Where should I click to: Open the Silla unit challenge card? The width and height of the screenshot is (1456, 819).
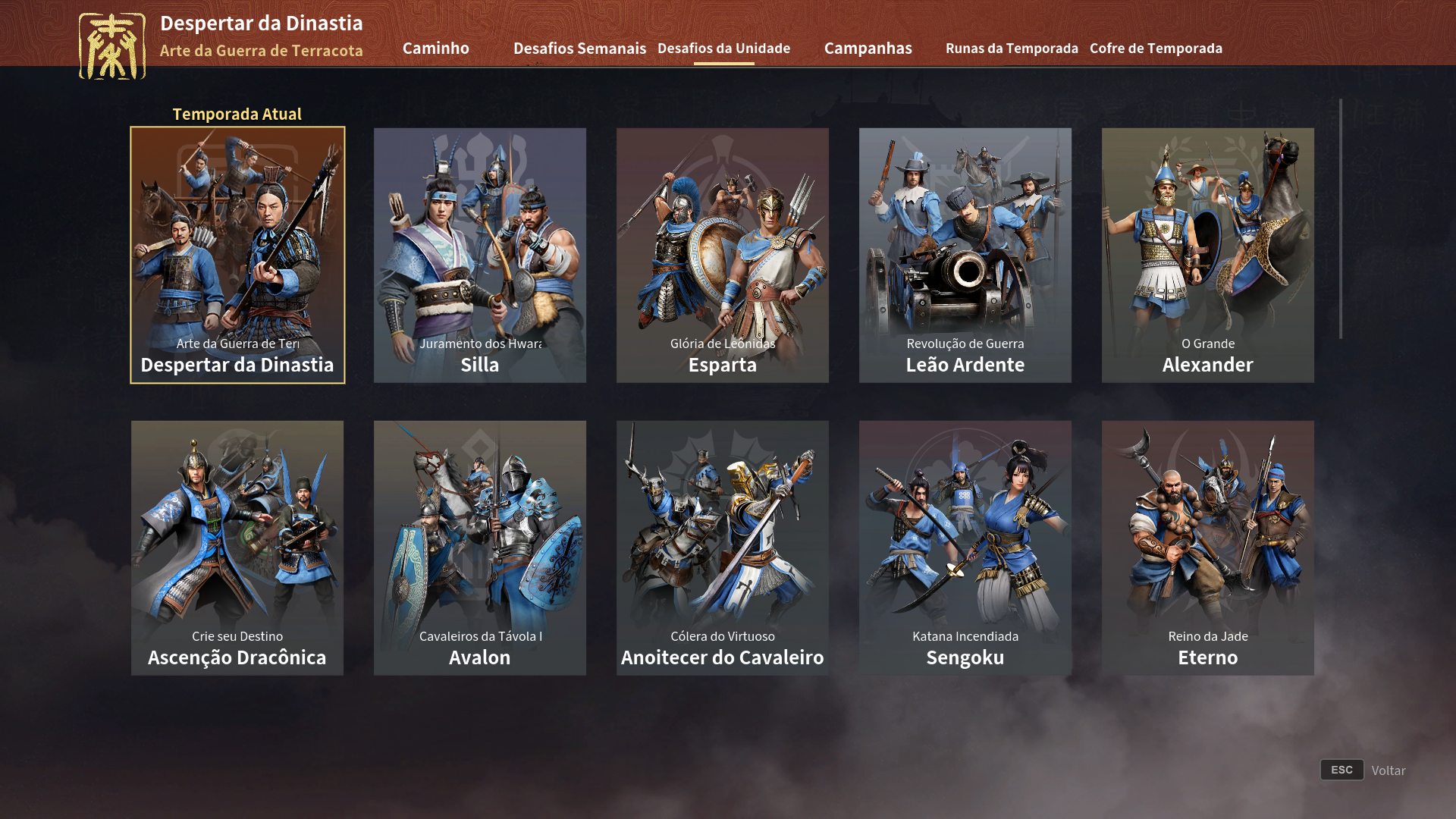coord(479,255)
